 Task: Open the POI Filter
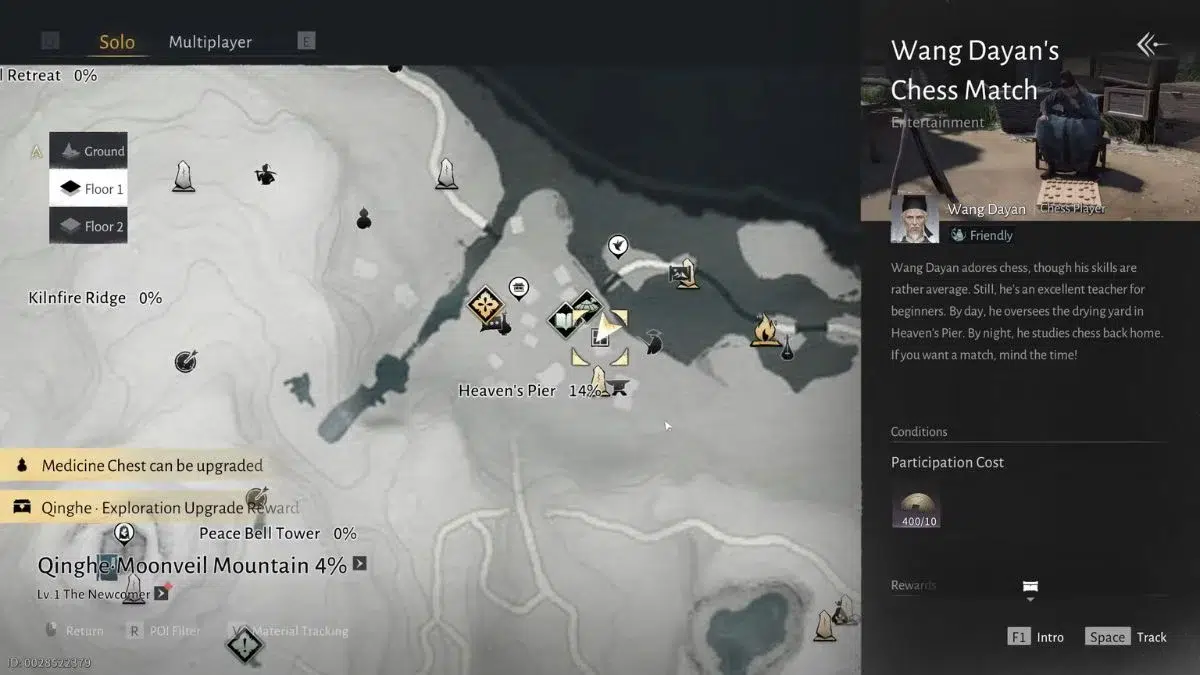pos(164,631)
